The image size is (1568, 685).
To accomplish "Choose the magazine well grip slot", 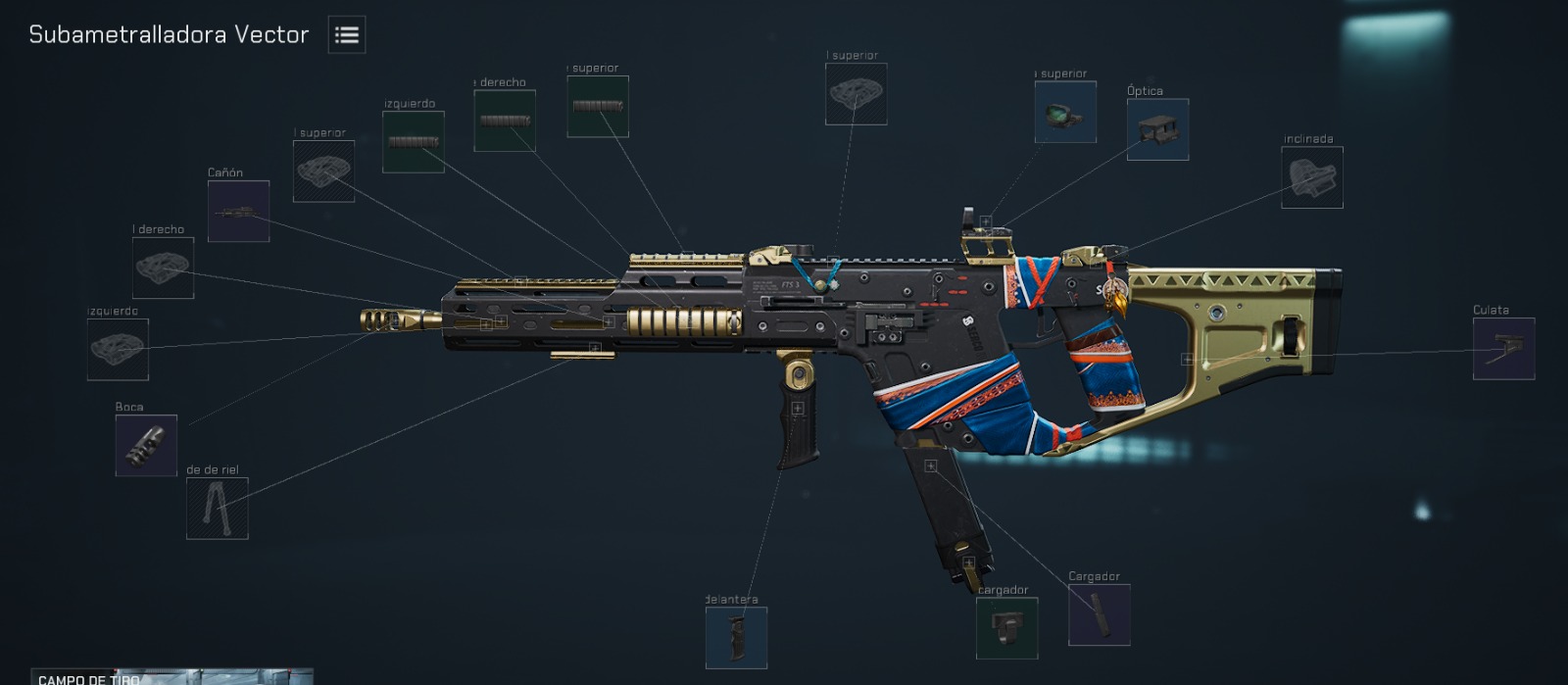I will (x=1006, y=627).
